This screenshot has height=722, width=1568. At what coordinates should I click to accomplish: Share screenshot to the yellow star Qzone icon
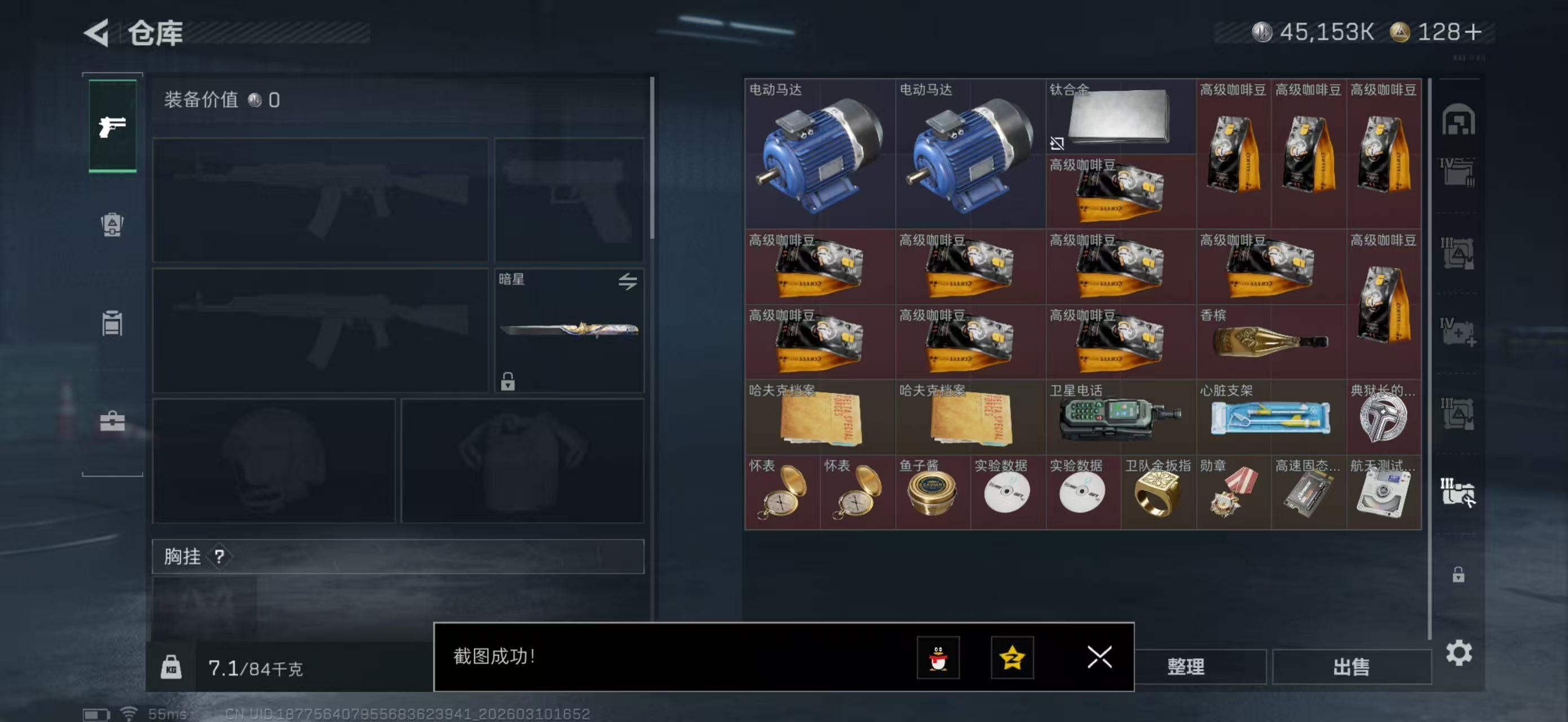tap(1012, 657)
